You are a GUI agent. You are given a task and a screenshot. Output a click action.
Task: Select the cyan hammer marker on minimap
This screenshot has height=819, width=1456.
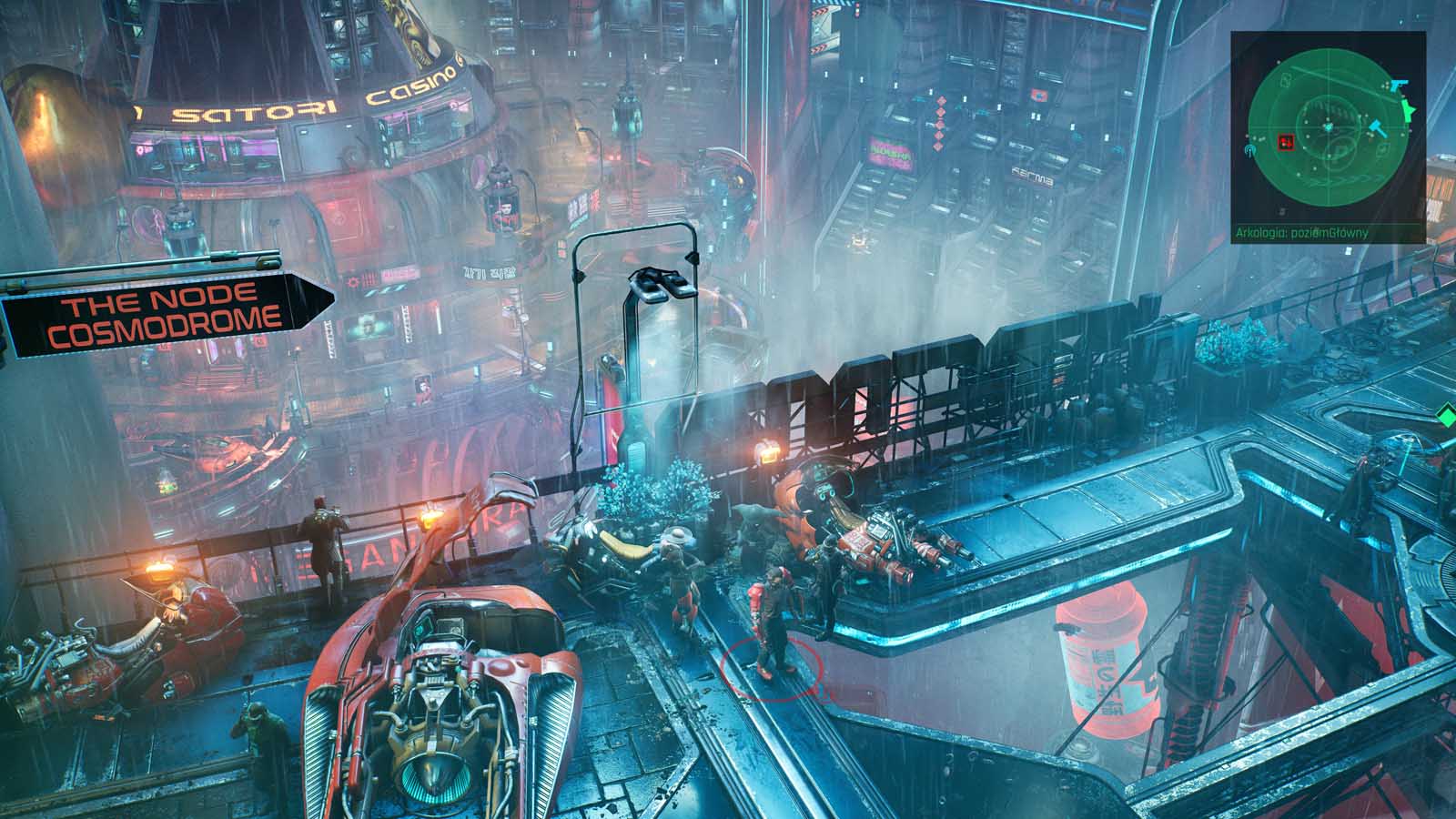click(1381, 129)
